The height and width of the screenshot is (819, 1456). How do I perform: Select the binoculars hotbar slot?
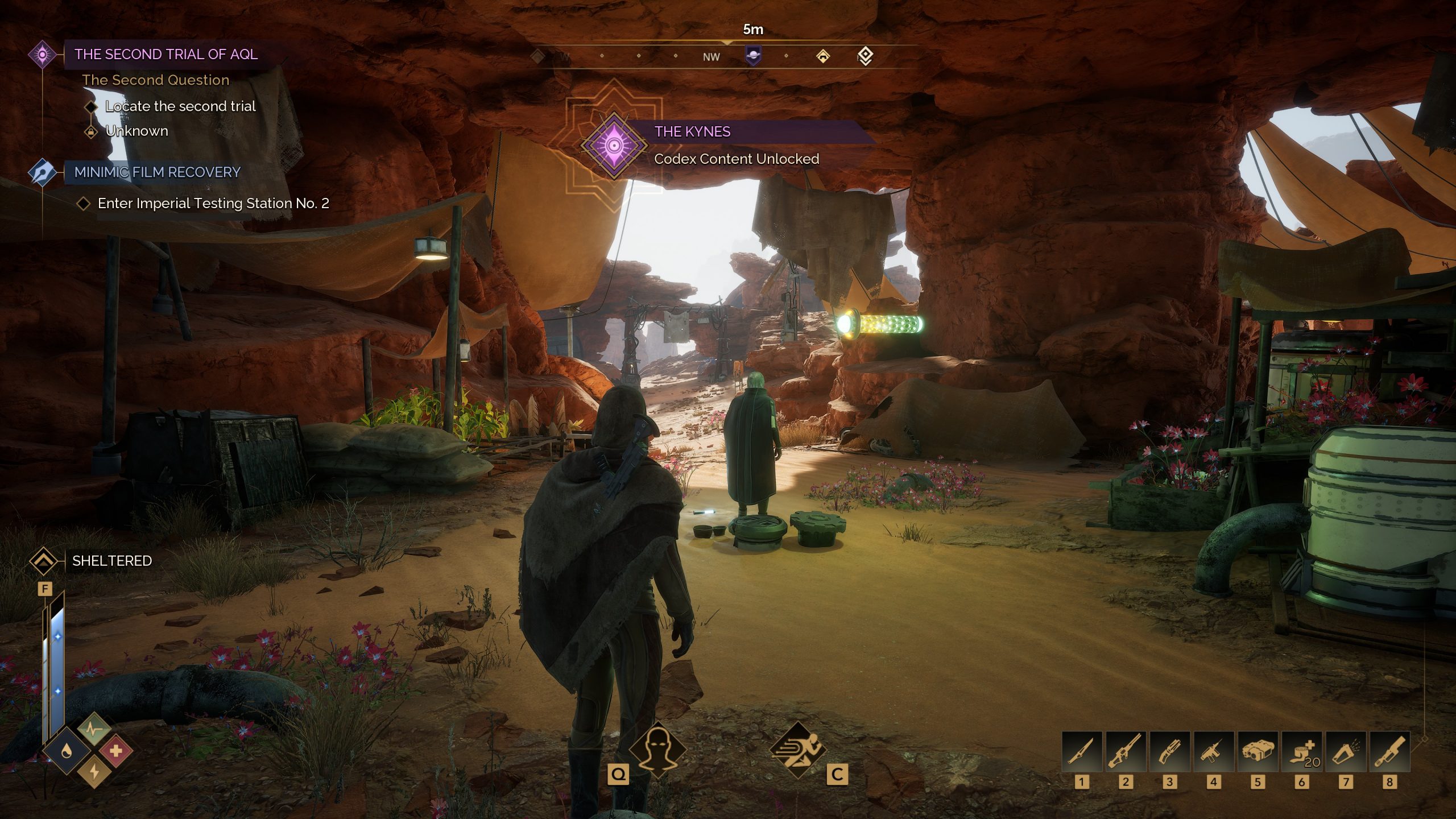coord(1258,752)
